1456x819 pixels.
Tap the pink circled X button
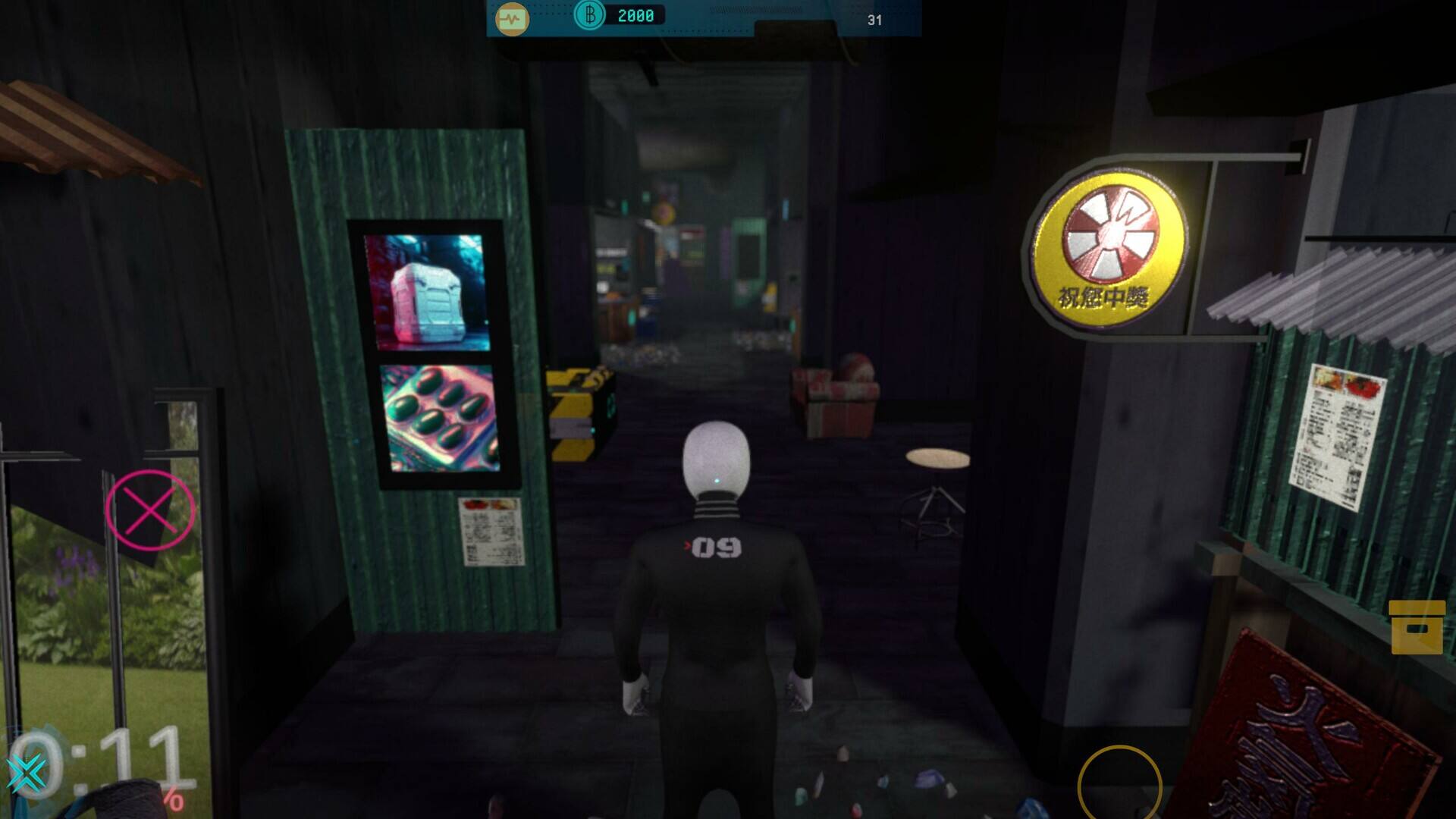coord(149,510)
